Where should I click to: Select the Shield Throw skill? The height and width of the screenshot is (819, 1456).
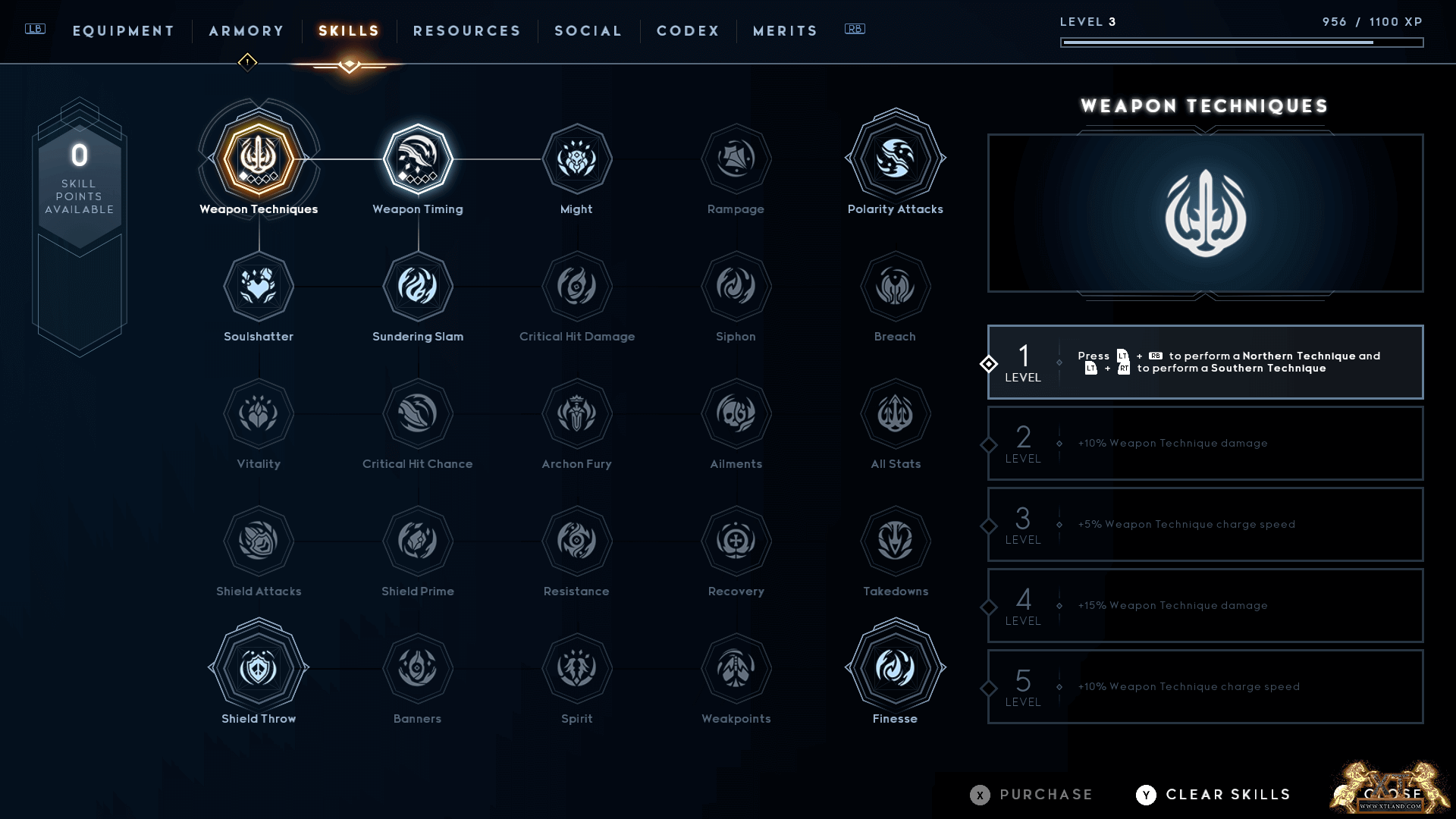click(x=259, y=668)
